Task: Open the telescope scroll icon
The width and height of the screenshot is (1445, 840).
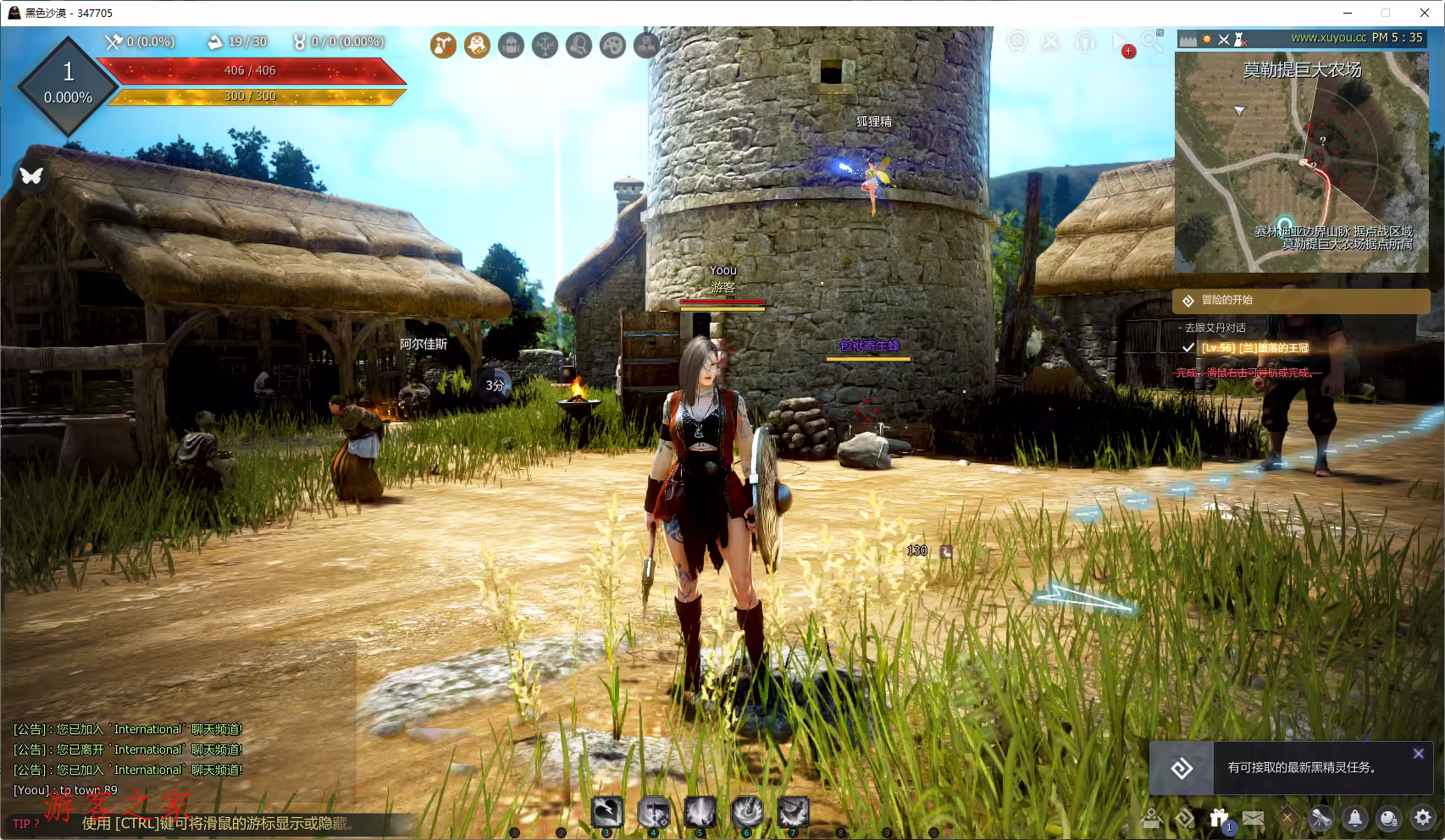Action: click(x=1320, y=818)
